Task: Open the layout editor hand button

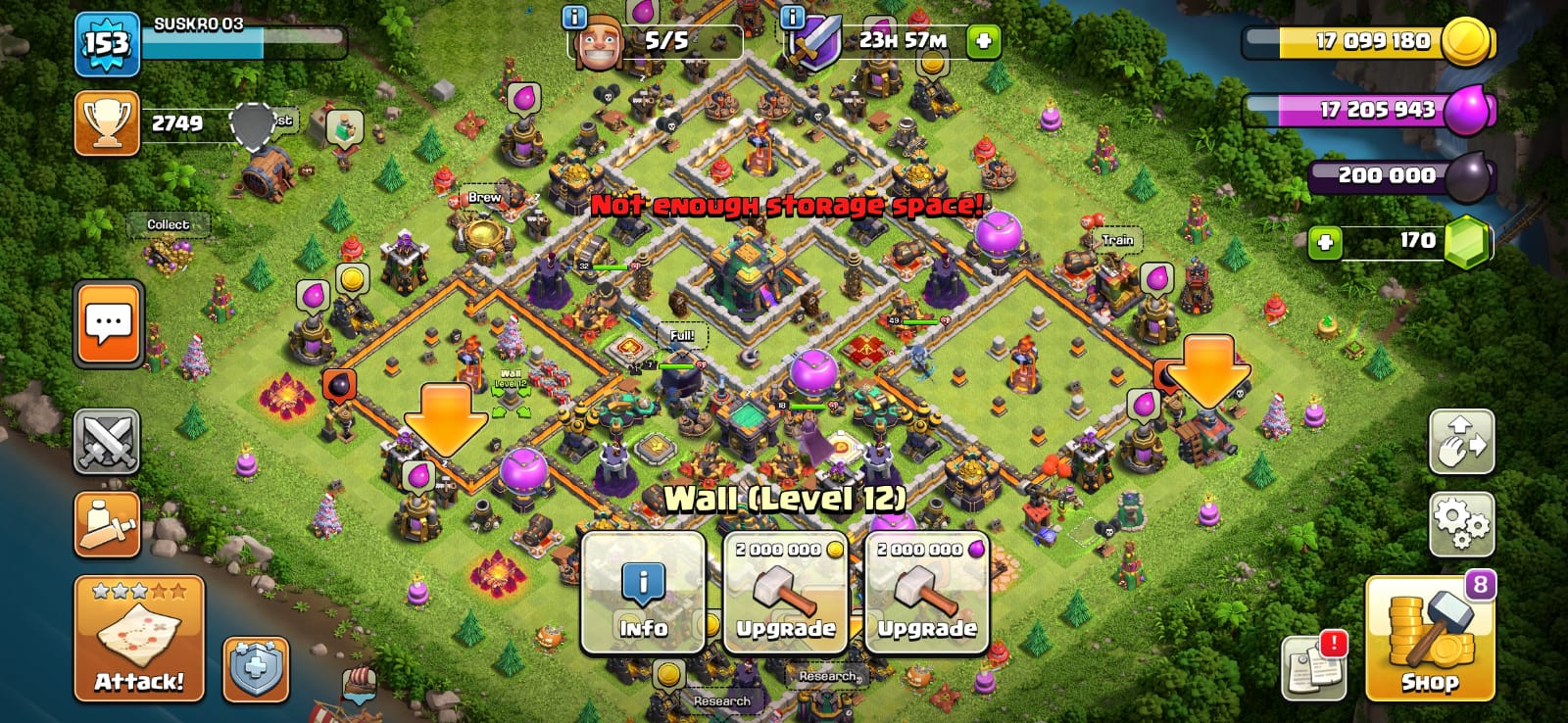Action: (1461, 442)
